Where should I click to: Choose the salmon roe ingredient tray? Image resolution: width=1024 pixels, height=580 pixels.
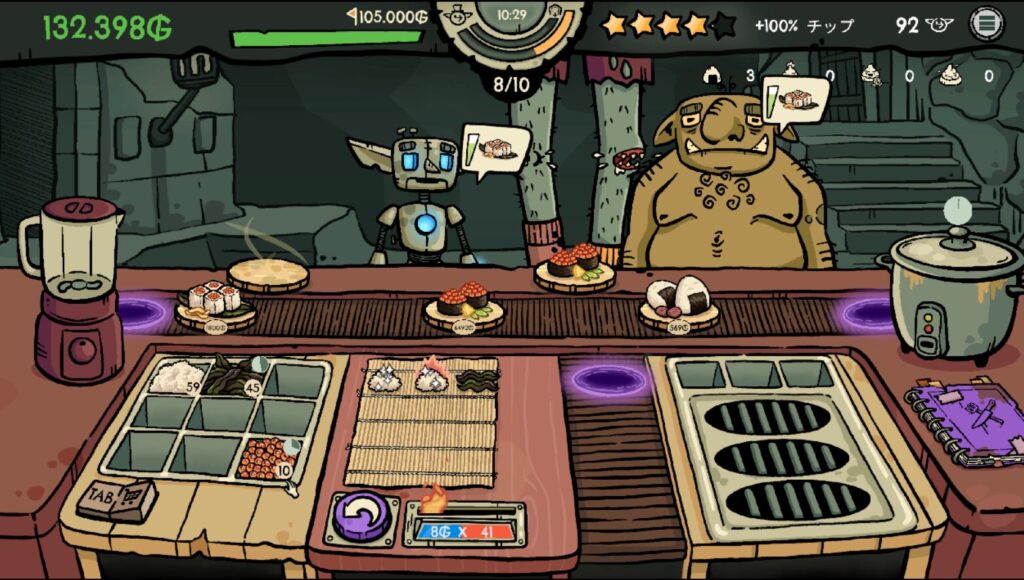pos(266,457)
